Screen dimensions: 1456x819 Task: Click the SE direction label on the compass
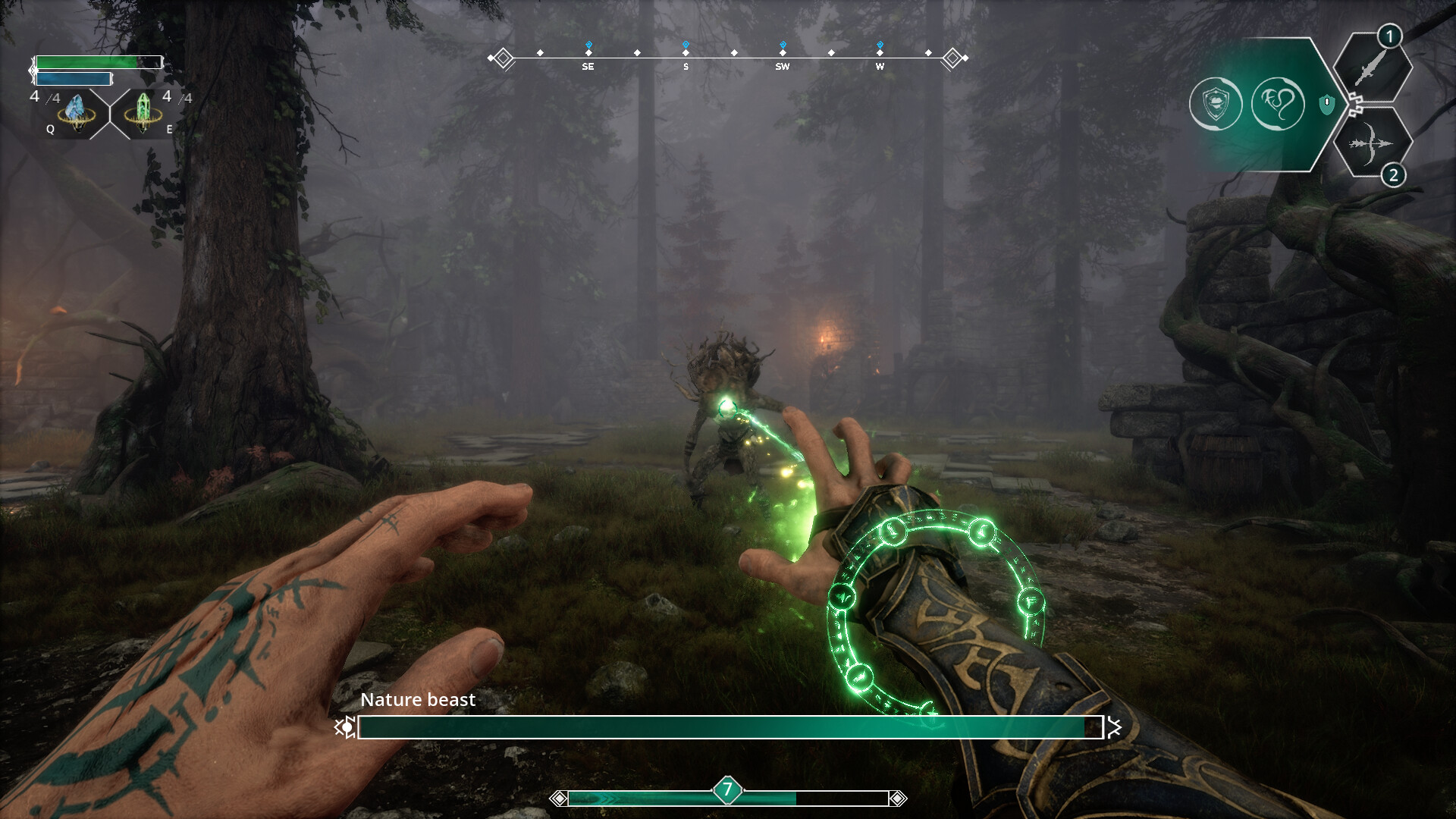[x=588, y=66]
